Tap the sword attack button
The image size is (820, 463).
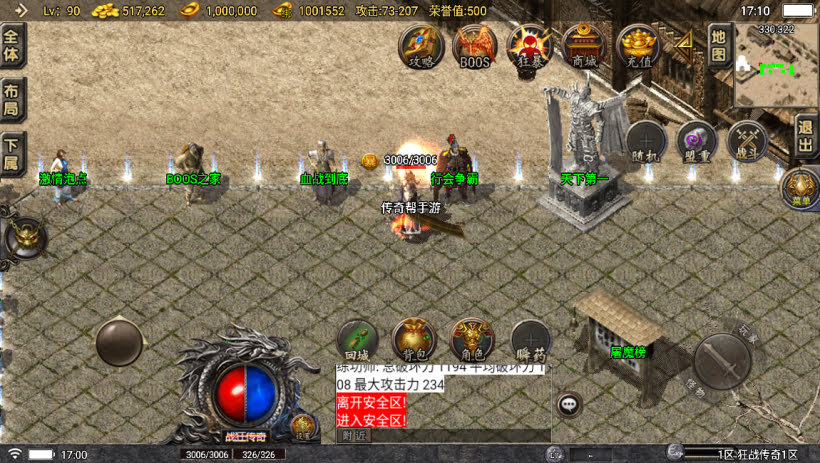tap(722, 358)
